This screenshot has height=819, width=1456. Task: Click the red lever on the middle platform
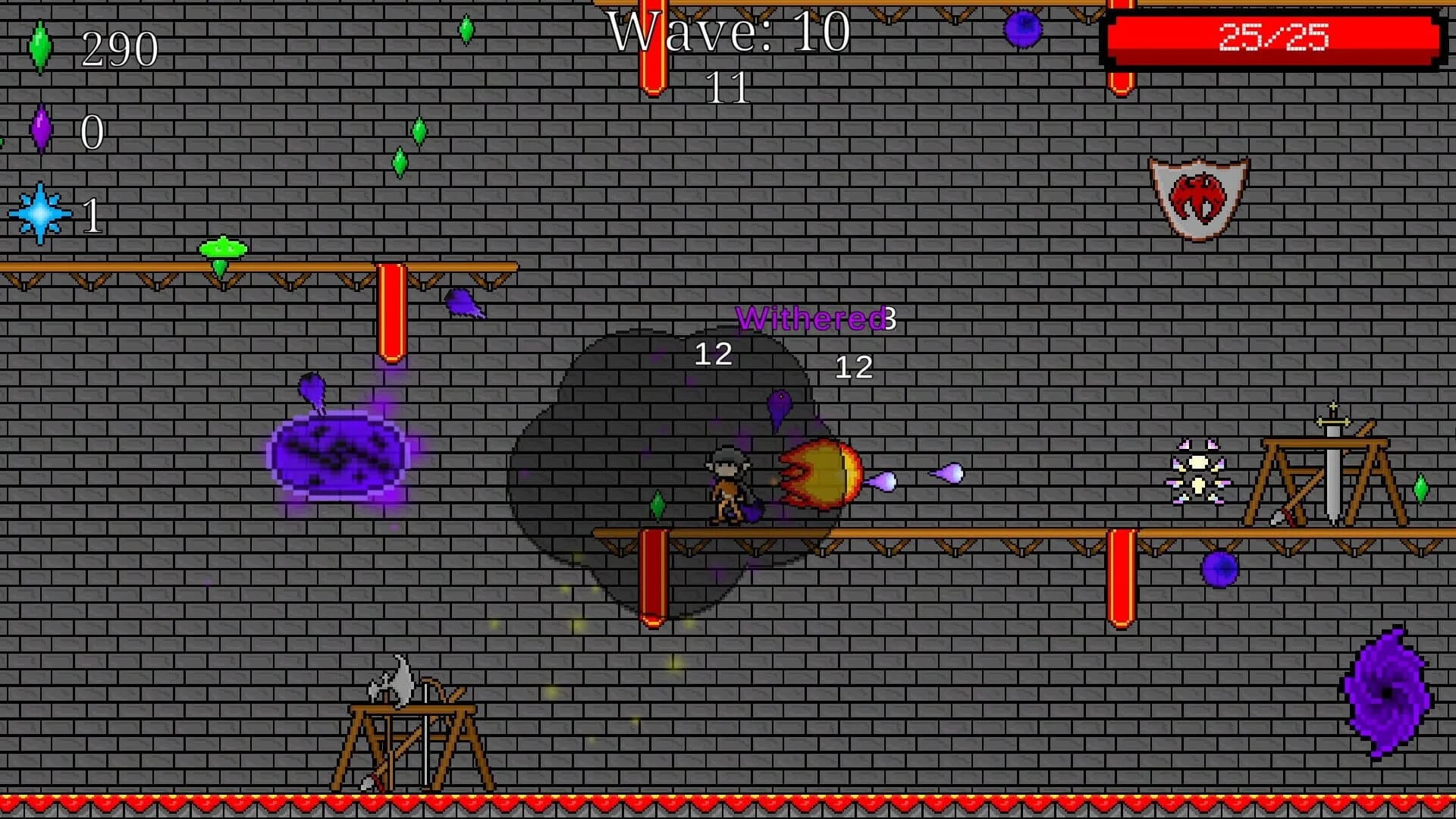point(652,576)
